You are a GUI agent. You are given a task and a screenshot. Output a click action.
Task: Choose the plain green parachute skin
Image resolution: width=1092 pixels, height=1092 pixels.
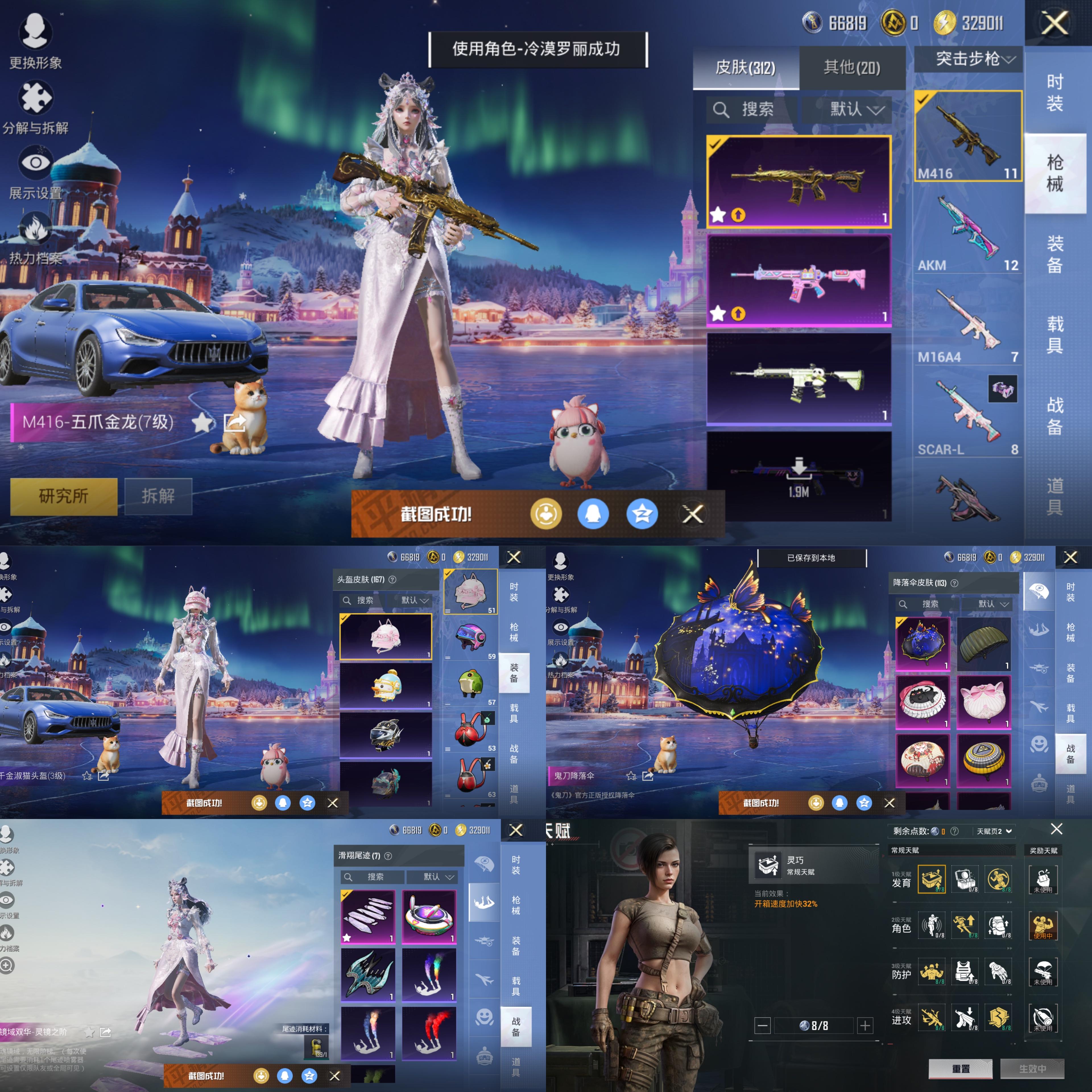pyautogui.click(x=983, y=643)
